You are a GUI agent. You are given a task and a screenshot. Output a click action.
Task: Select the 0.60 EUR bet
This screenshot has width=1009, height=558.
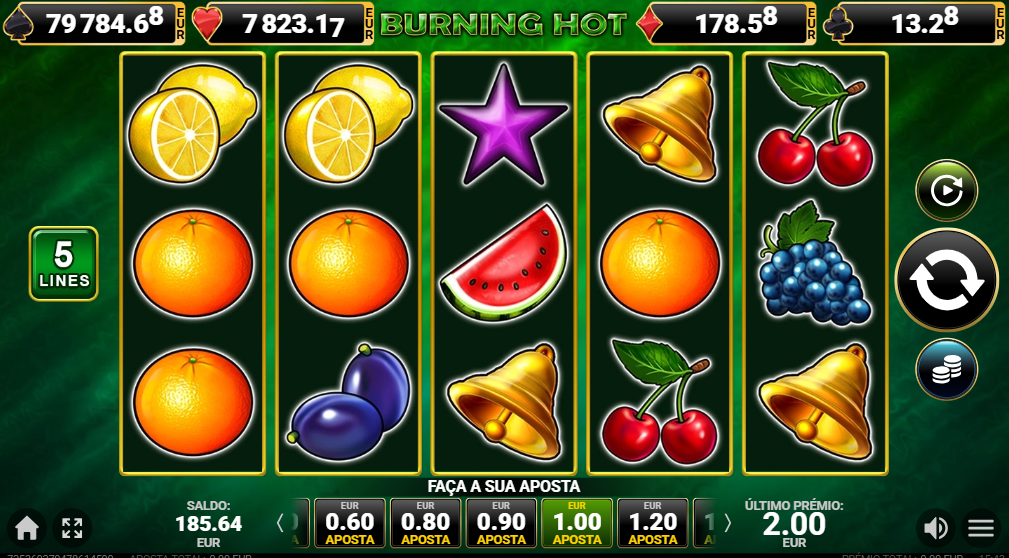pyautogui.click(x=349, y=523)
